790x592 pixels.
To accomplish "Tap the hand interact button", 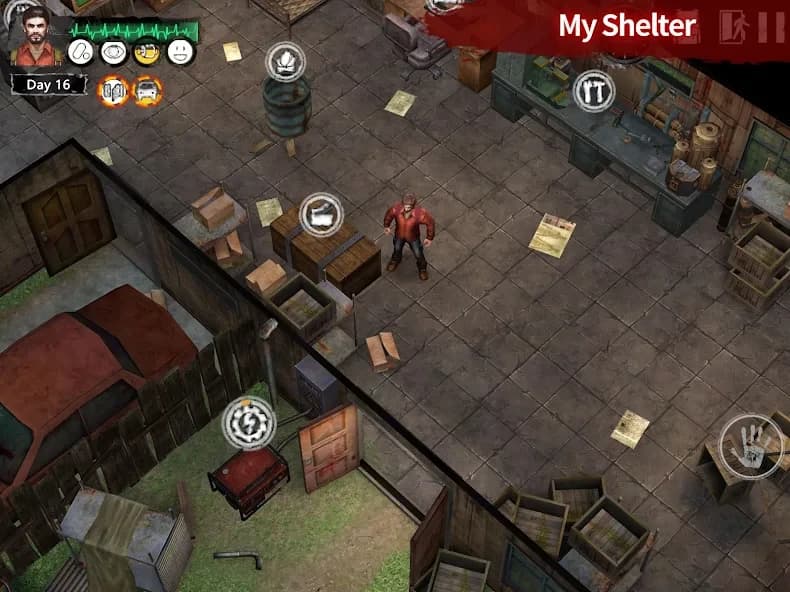I will [749, 443].
